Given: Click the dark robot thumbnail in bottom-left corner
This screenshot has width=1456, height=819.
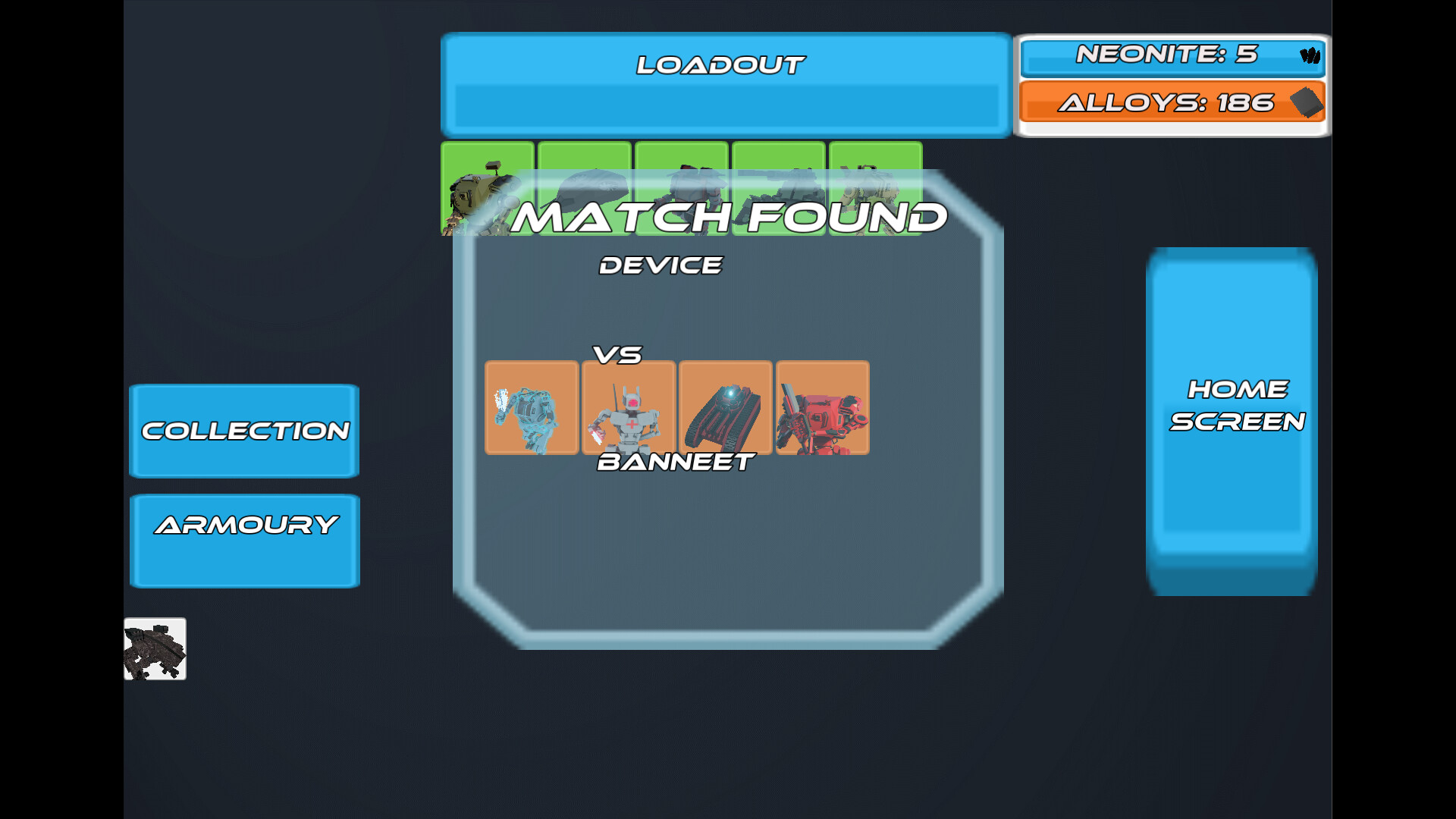Looking at the screenshot, I should (155, 650).
